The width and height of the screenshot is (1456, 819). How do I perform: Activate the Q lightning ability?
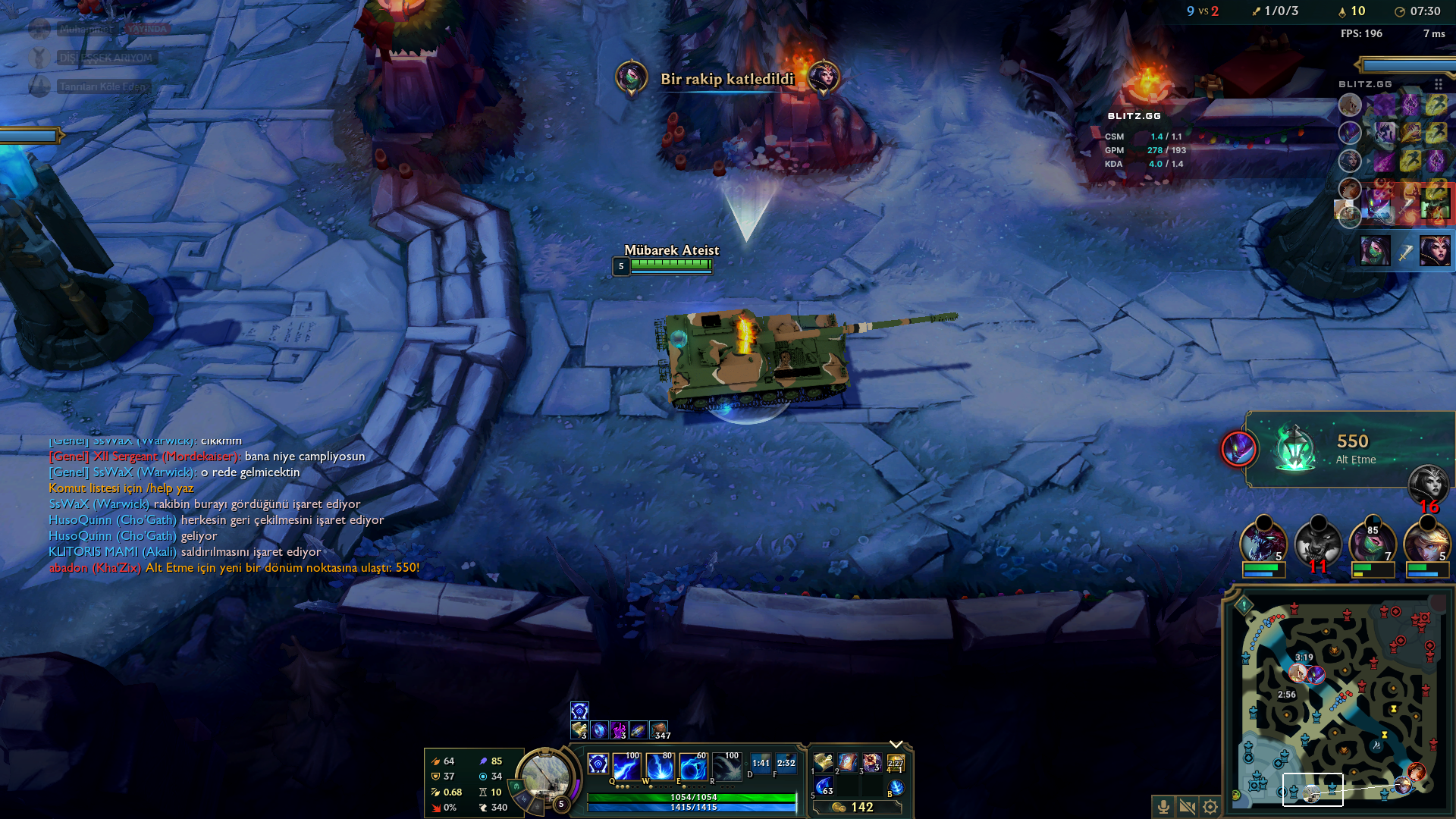pyautogui.click(x=626, y=767)
